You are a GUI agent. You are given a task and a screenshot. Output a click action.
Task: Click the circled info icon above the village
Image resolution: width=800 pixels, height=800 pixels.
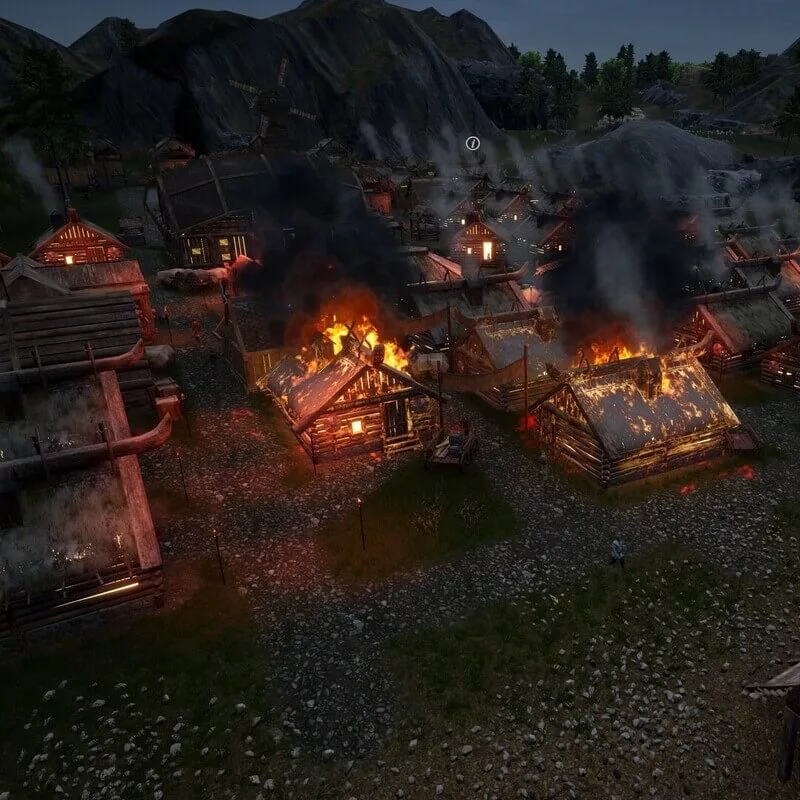coord(473,143)
